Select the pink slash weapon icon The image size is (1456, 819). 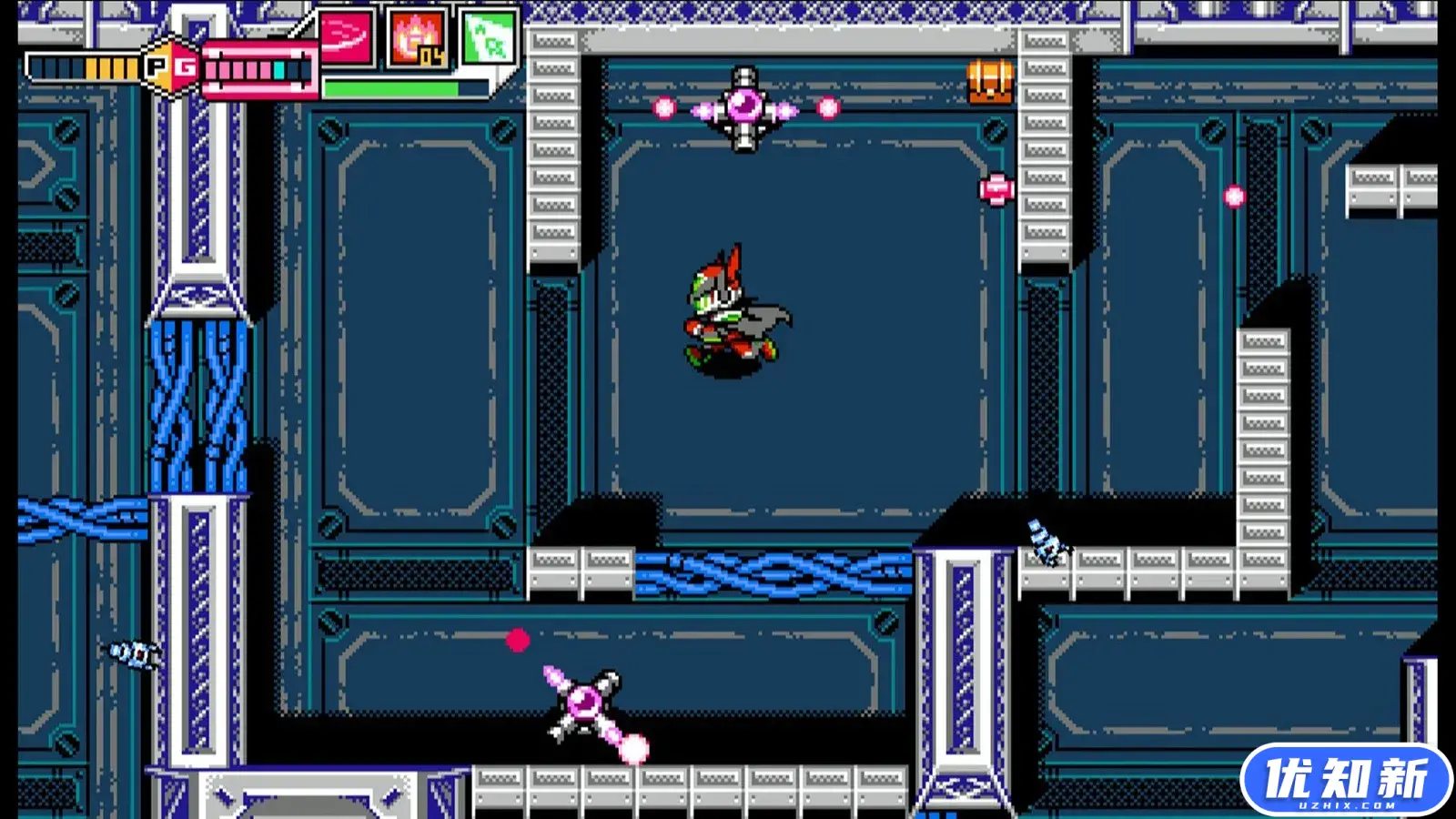click(x=346, y=38)
